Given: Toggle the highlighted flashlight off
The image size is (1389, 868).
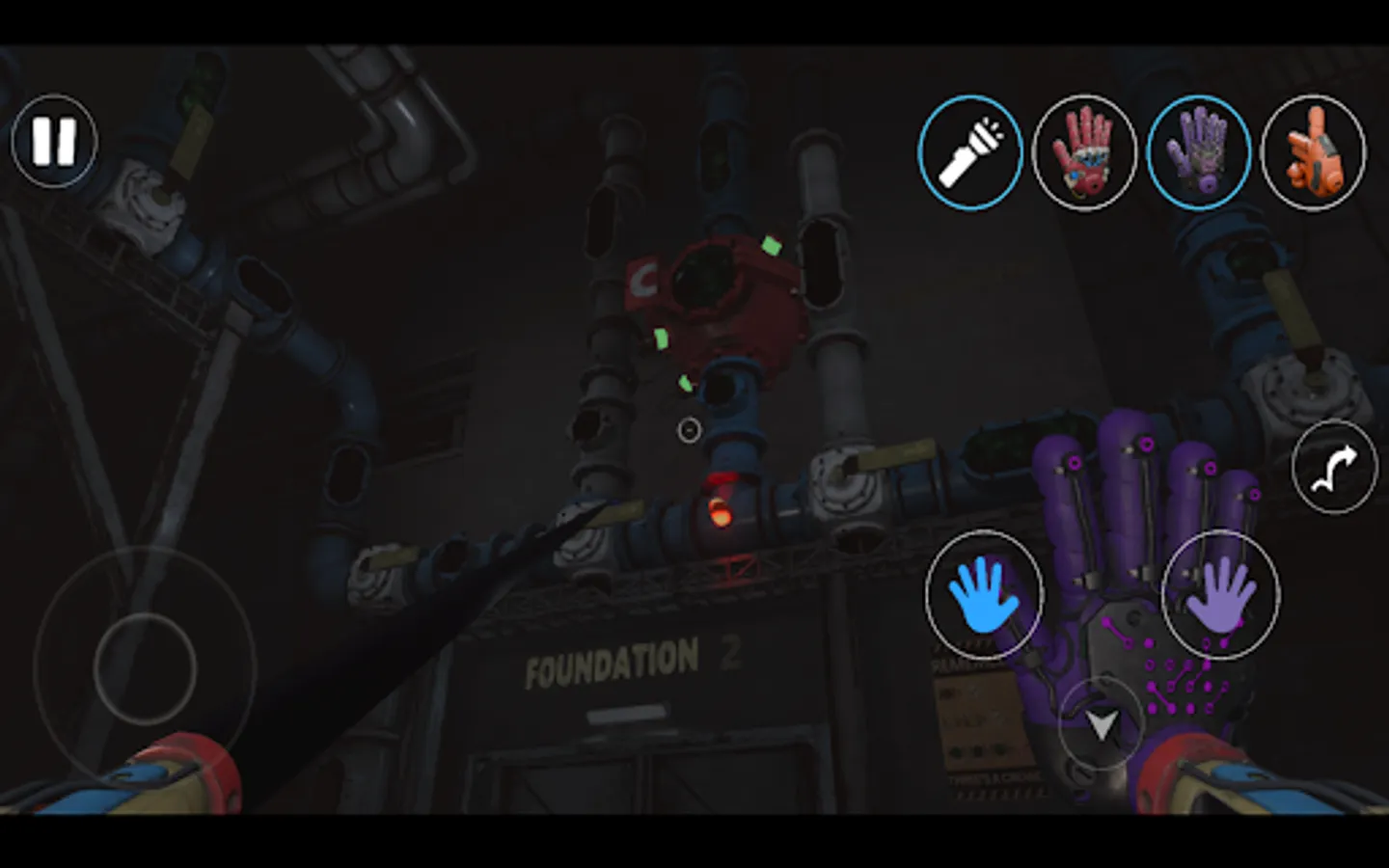Looking at the screenshot, I should pos(971,152).
